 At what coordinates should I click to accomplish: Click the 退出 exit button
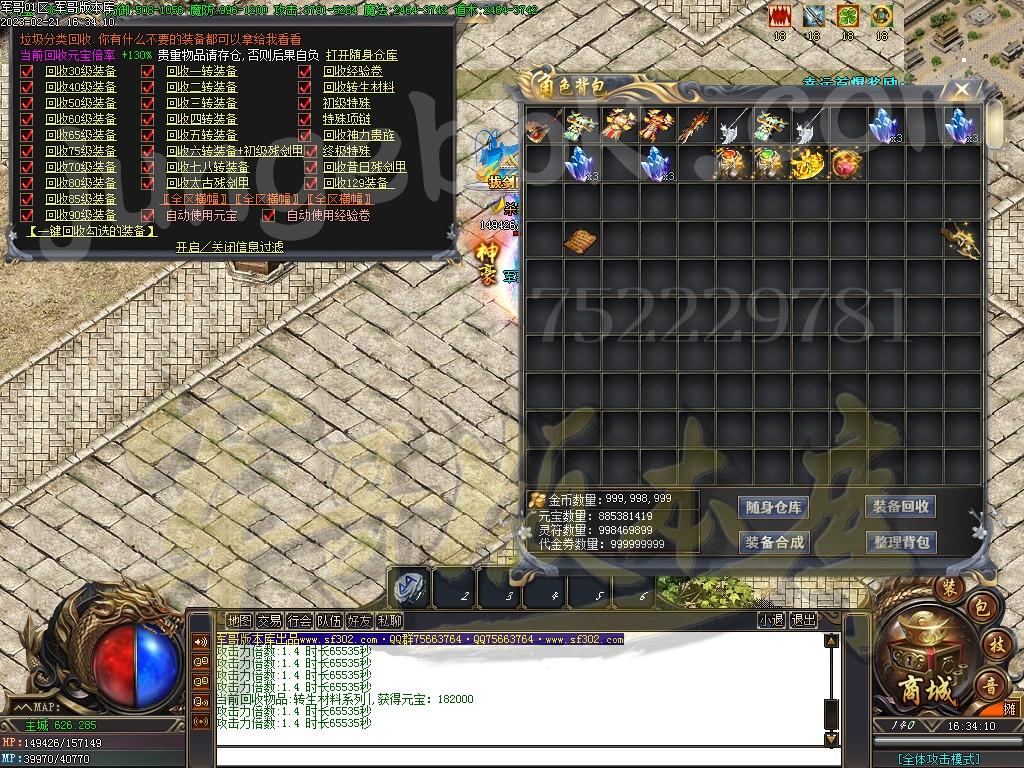(x=803, y=620)
